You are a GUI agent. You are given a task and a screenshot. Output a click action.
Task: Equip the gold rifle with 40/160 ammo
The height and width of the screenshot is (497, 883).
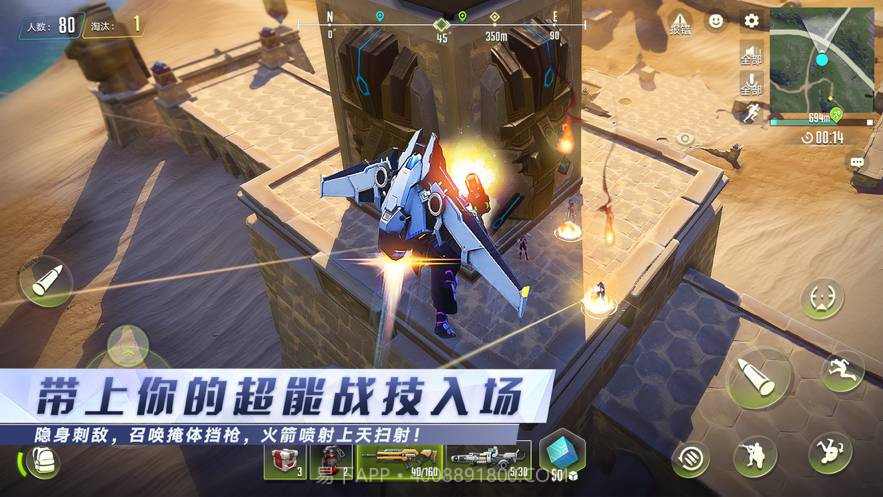(399, 461)
